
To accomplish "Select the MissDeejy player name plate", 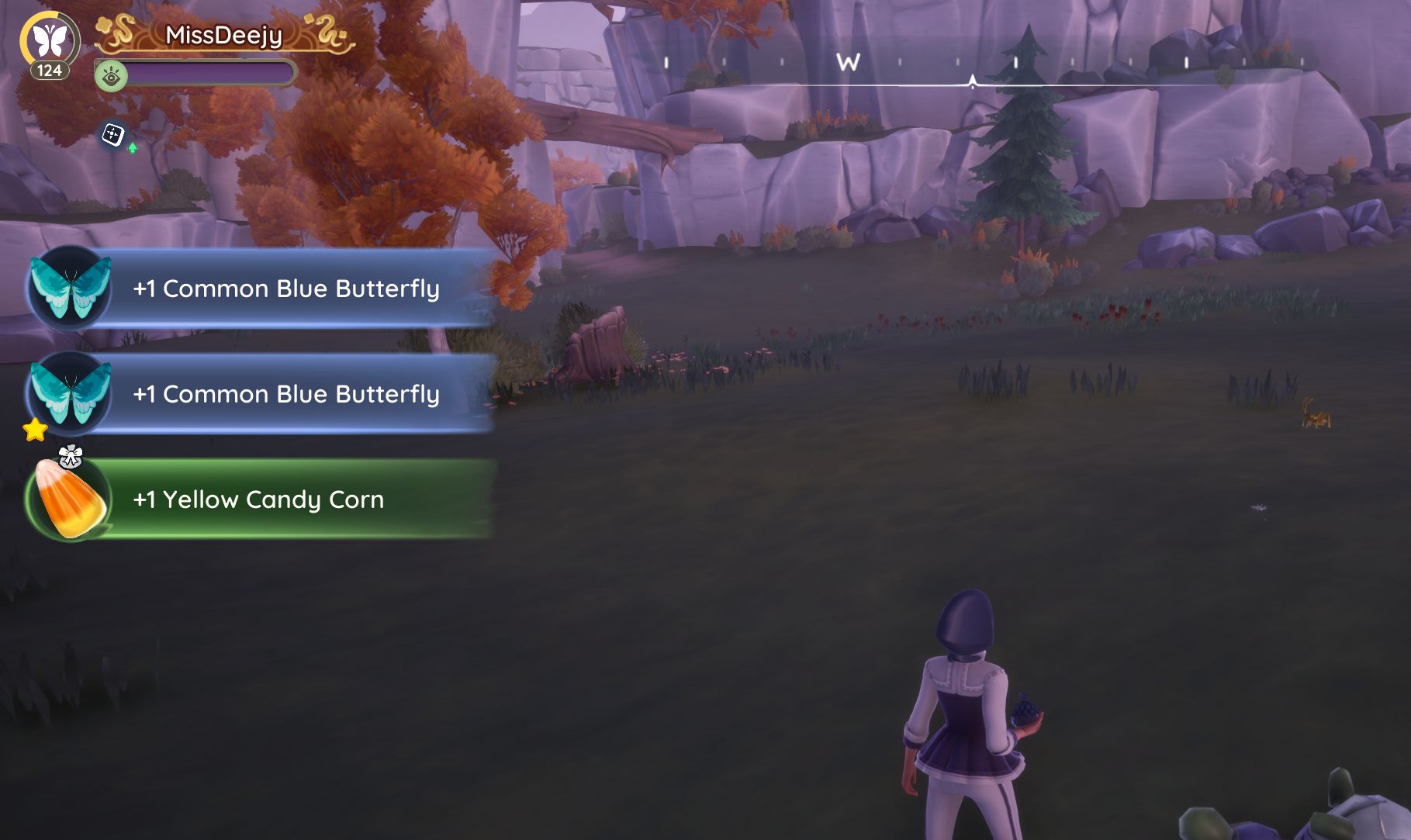I will pos(224,36).
